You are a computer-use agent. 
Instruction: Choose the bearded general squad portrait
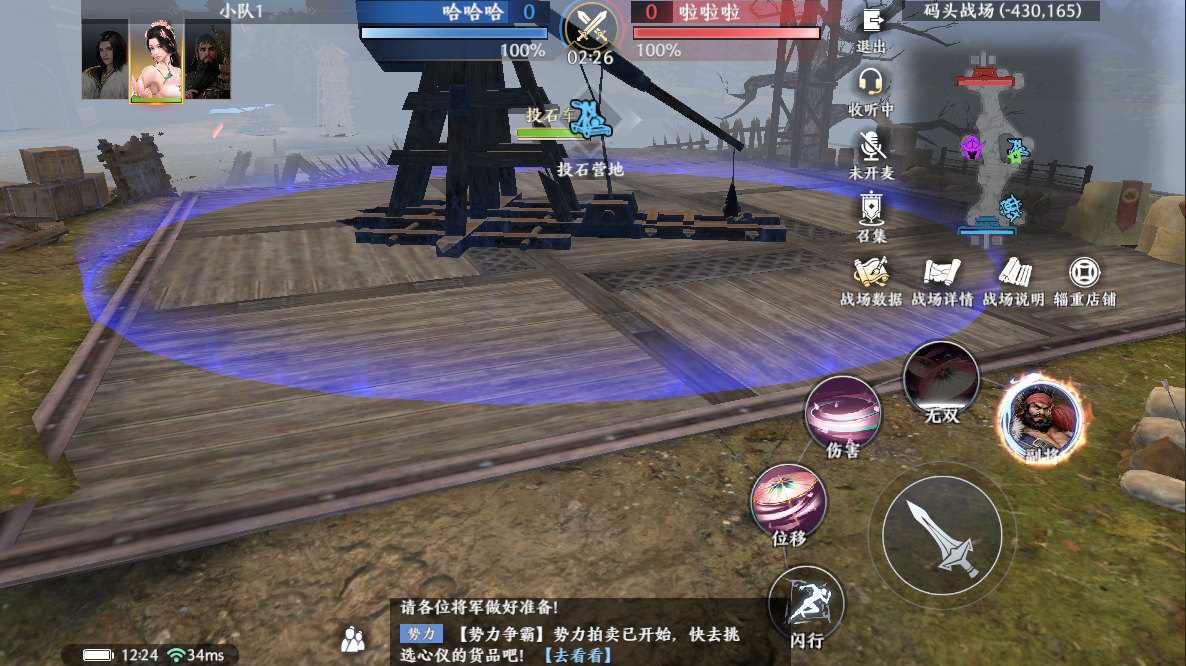(x=208, y=60)
